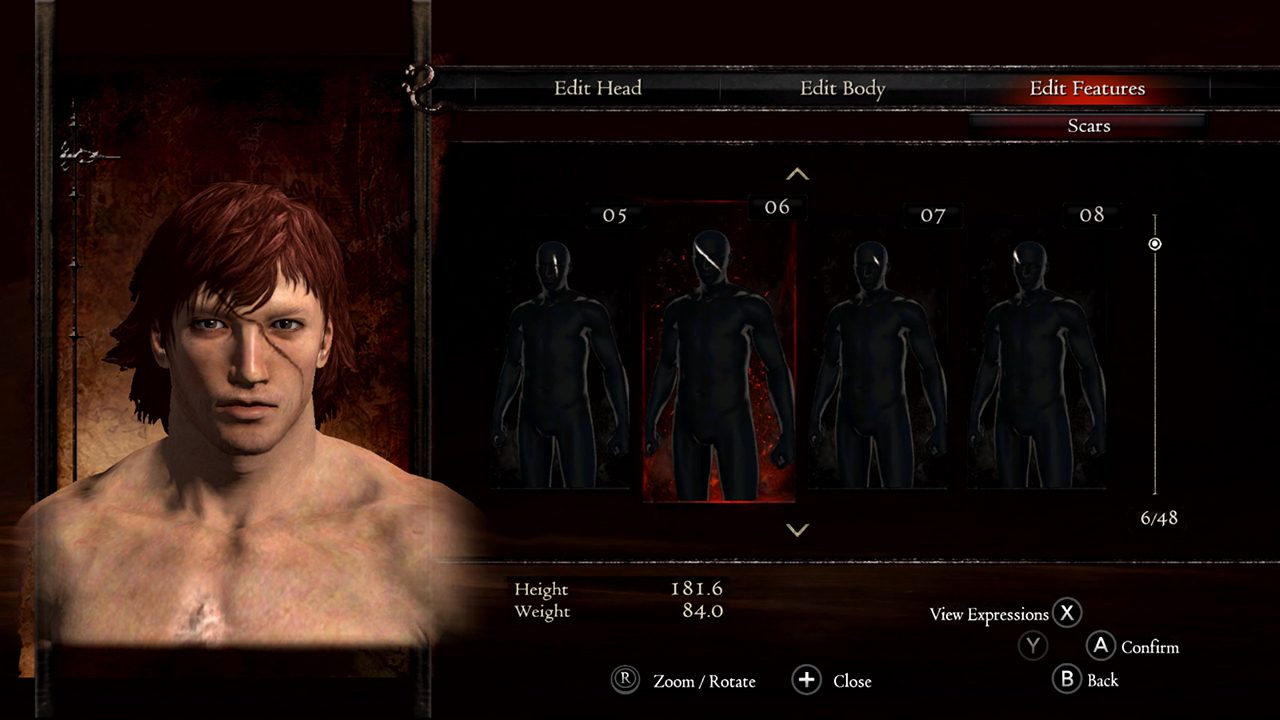Switch to the Edit Body tab
This screenshot has height=720, width=1280.
pos(841,88)
